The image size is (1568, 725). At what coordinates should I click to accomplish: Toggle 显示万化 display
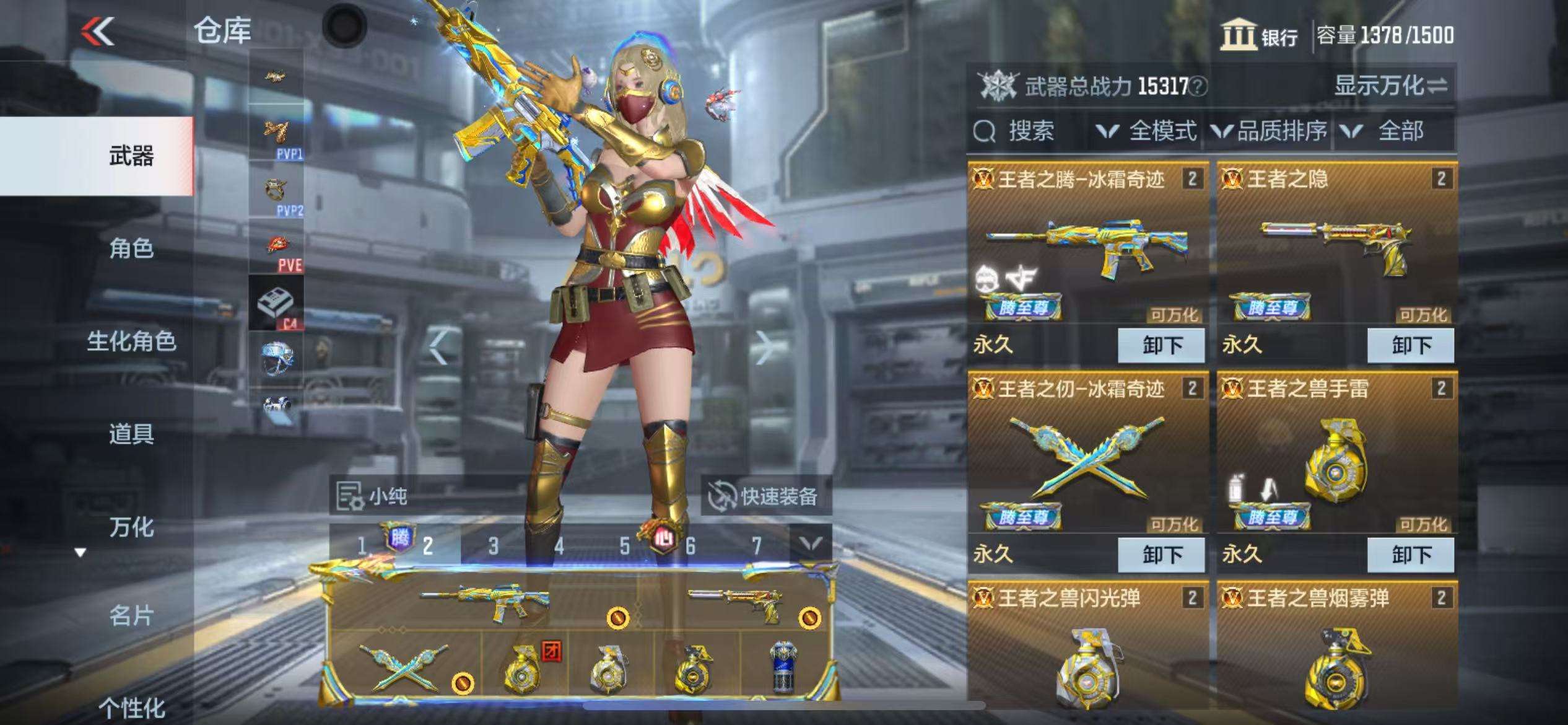[1391, 86]
